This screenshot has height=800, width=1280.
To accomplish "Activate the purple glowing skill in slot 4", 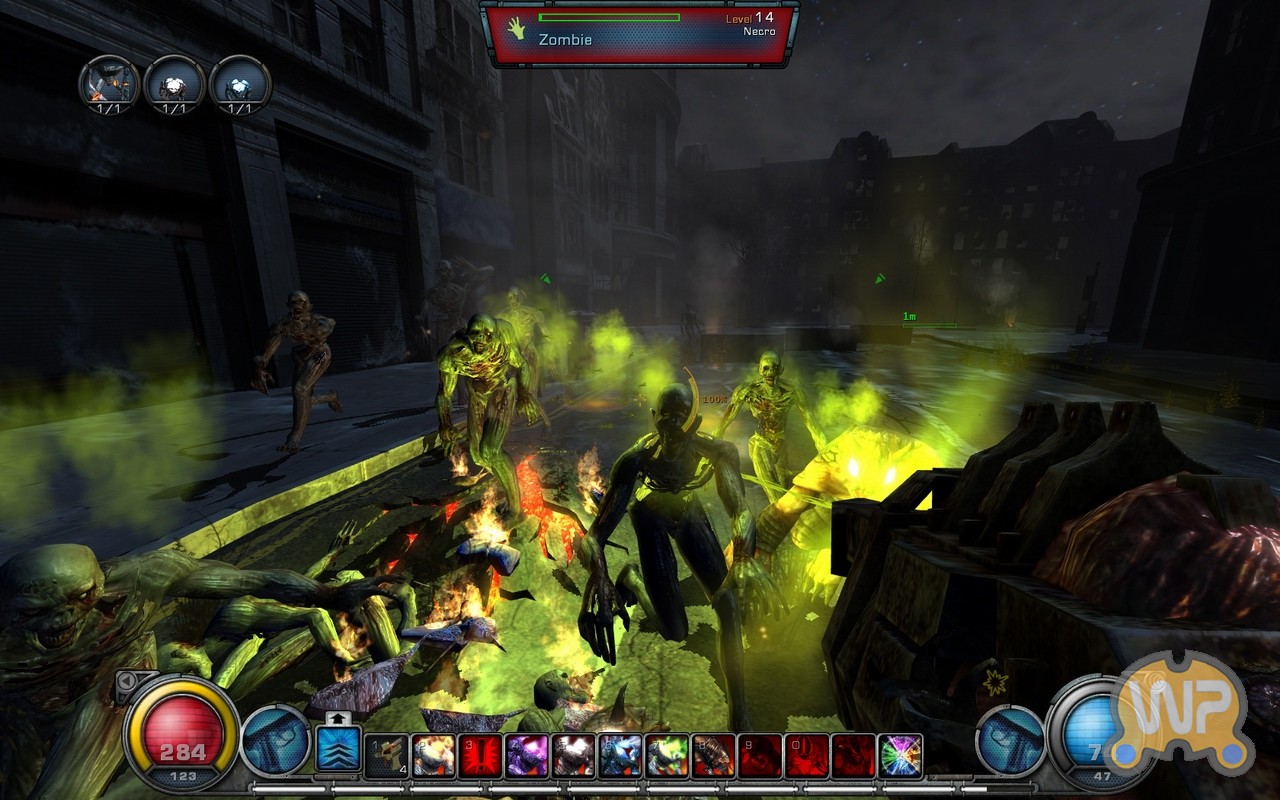I will (527, 755).
